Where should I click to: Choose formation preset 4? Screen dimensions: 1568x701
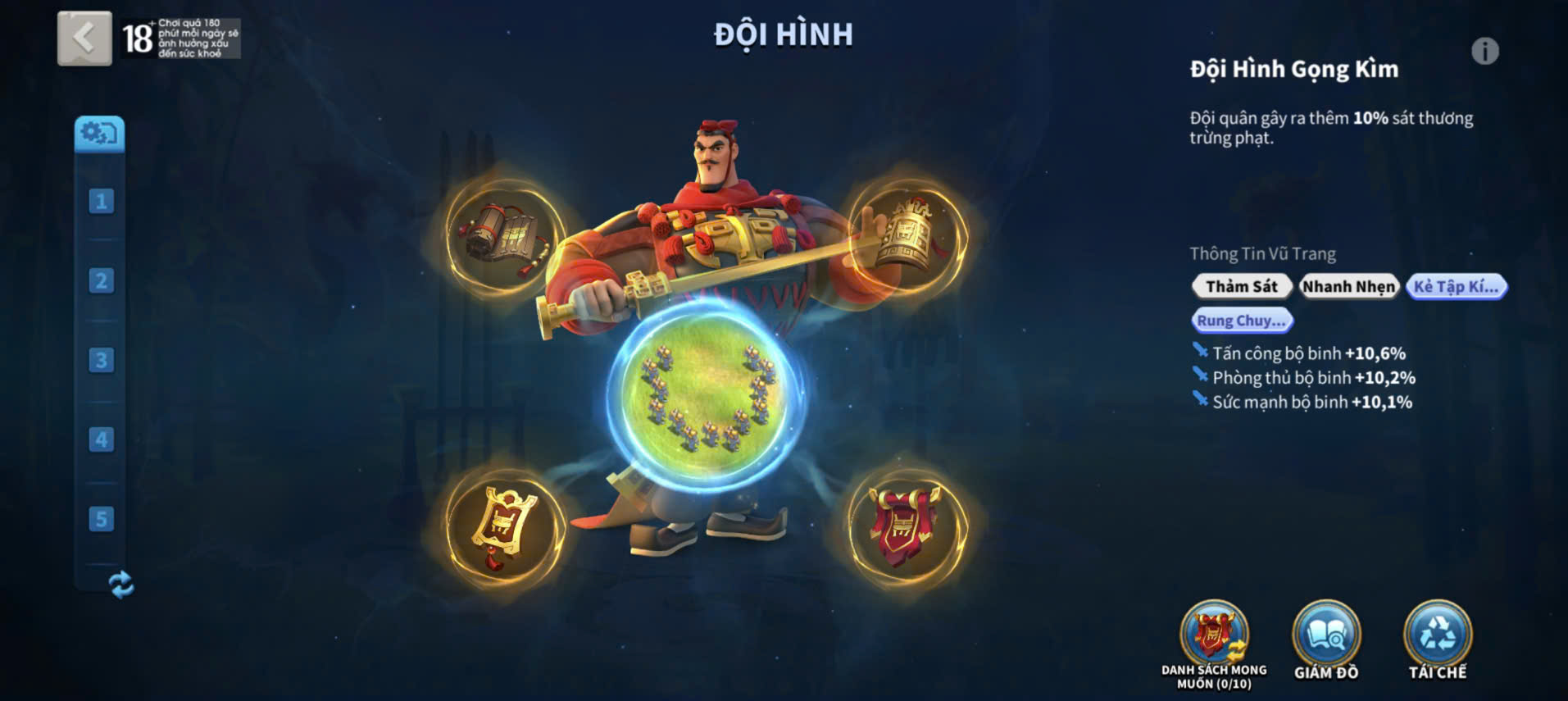tap(101, 439)
